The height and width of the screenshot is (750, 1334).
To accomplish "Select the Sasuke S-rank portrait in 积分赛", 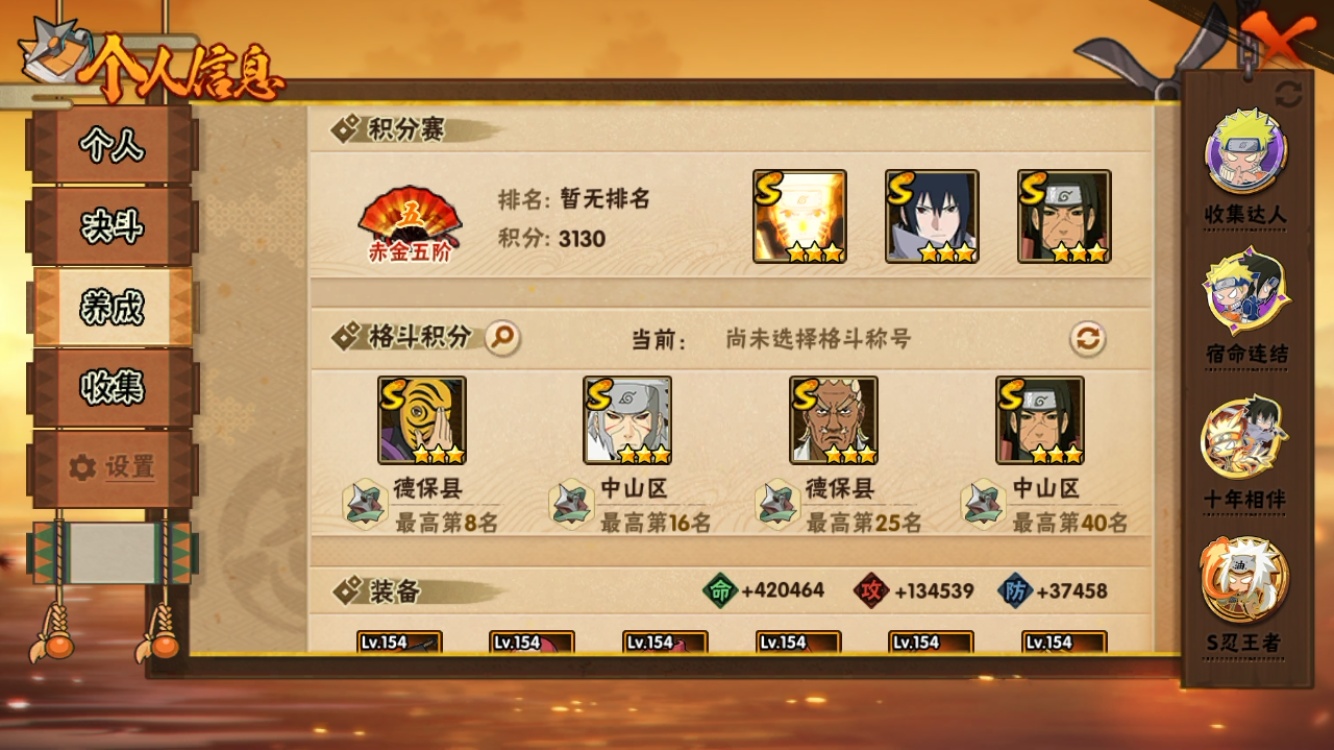I will click(x=931, y=216).
